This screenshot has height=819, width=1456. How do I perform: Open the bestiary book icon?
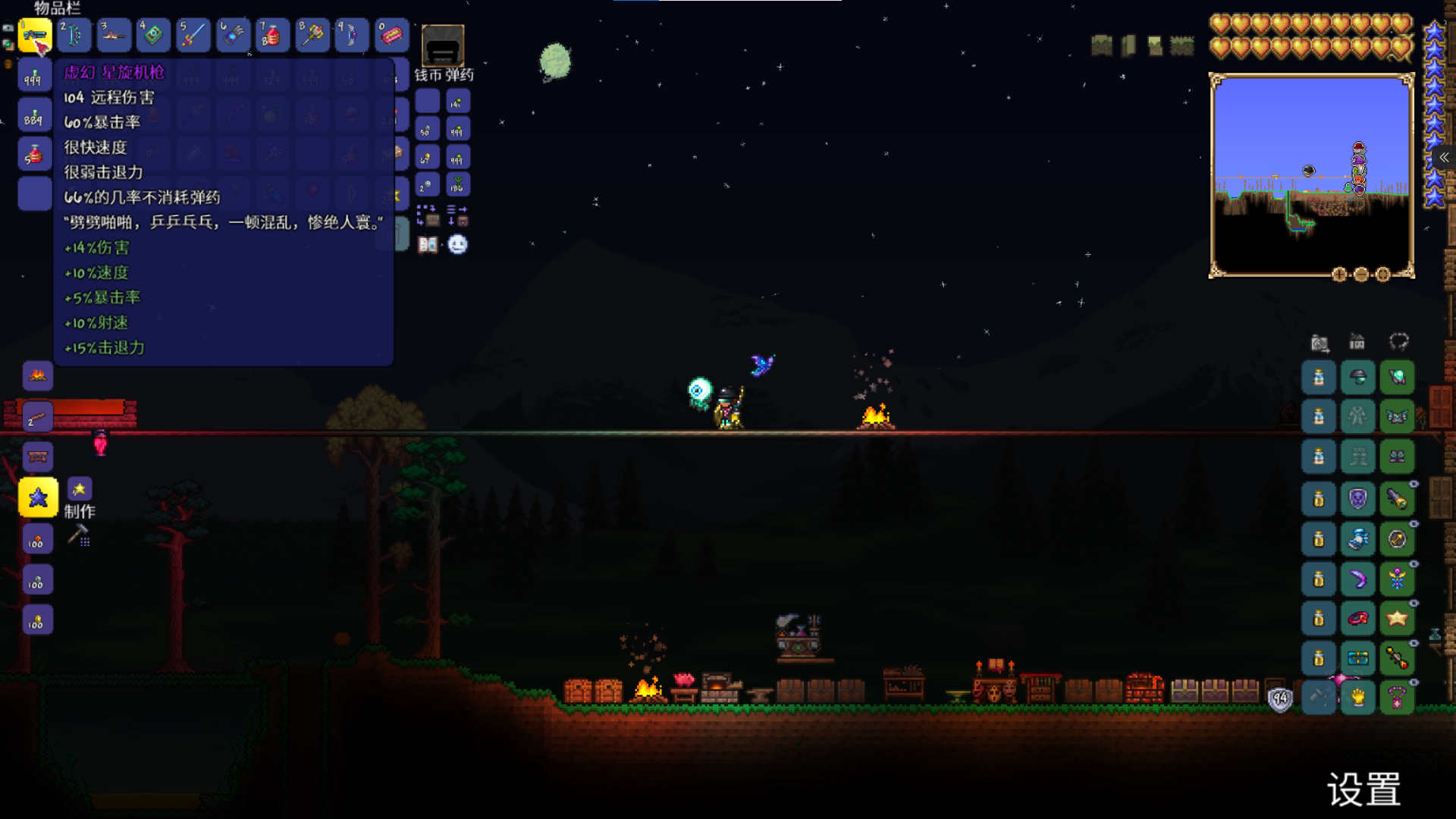[428, 245]
